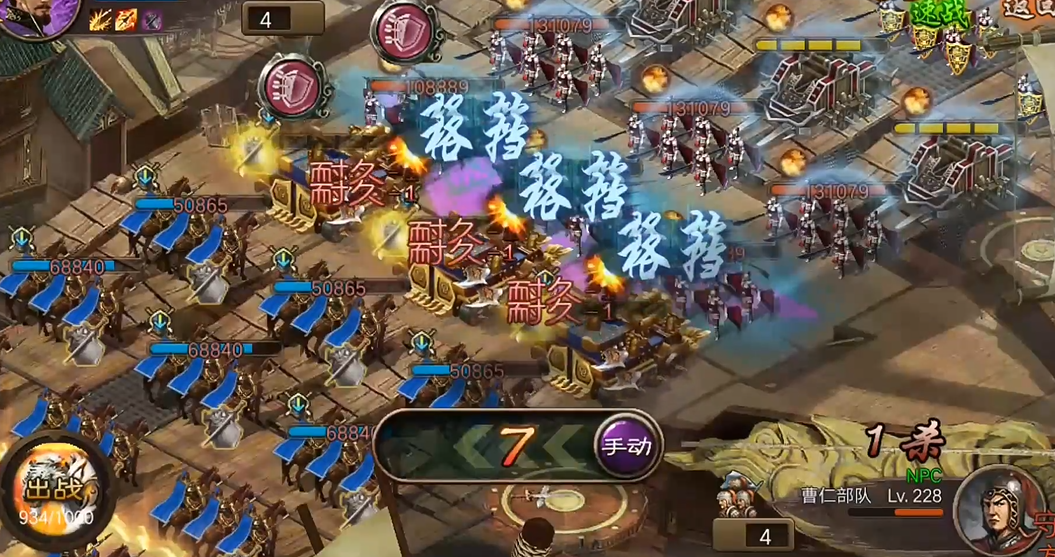The width and height of the screenshot is (1055, 557).
Task: Select the yellow slash skill icon
Action: pos(101,19)
